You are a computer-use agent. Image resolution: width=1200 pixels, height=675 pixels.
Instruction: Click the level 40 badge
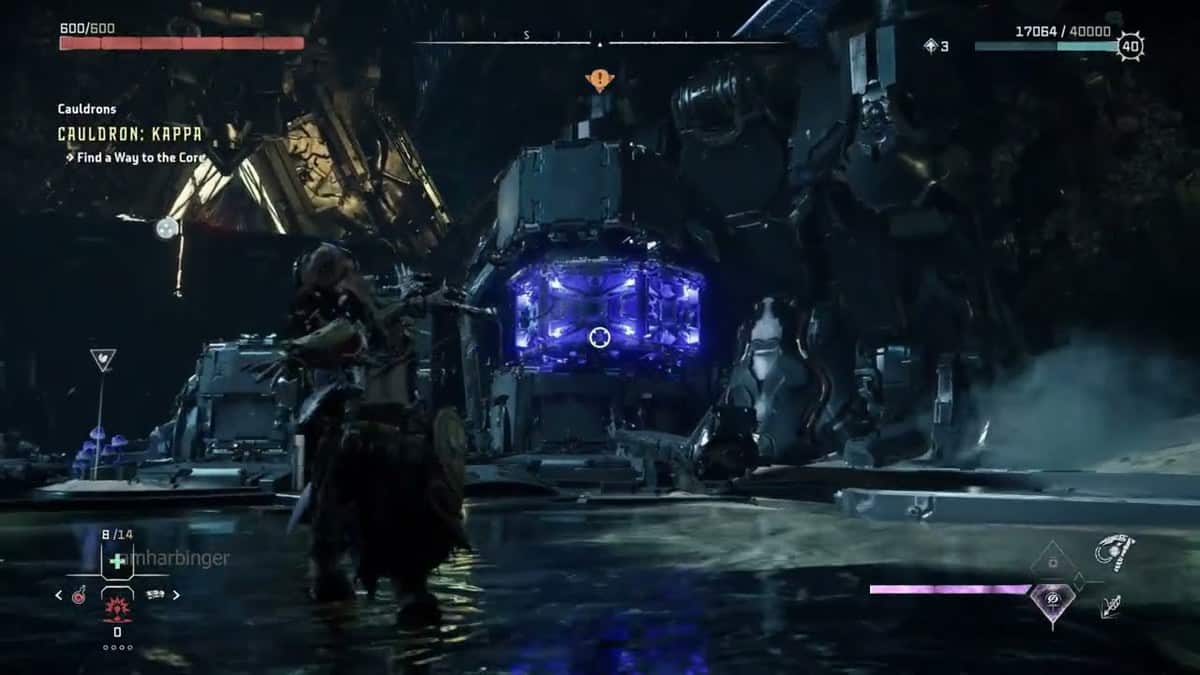(x=1131, y=46)
